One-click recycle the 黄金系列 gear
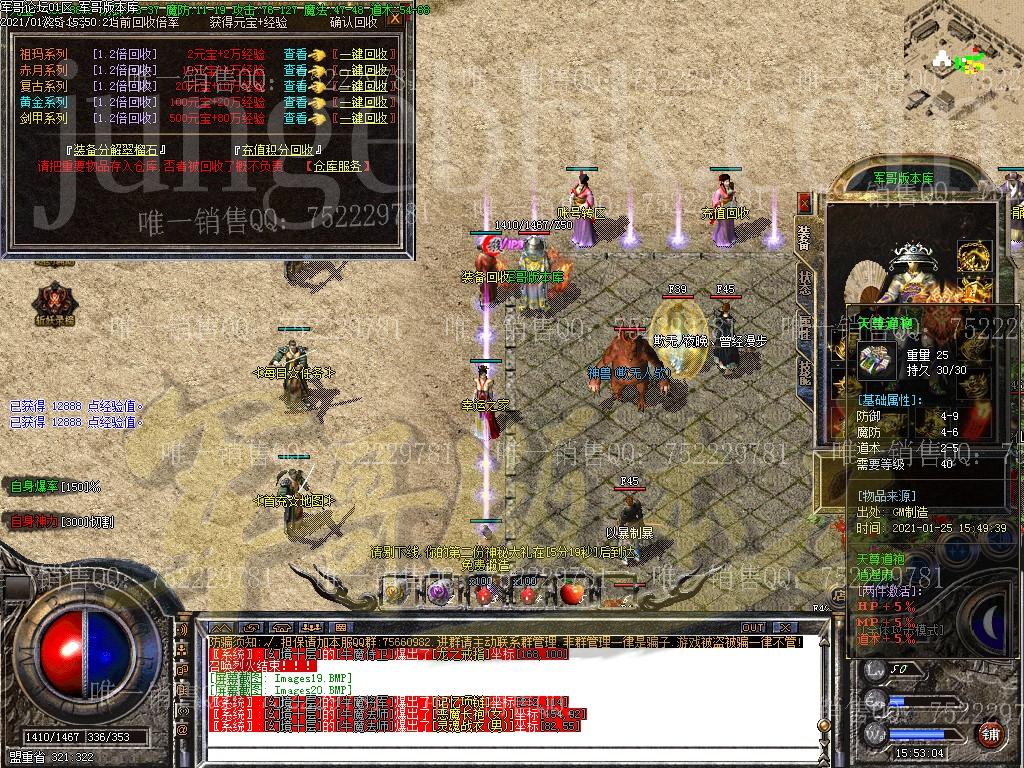The width and height of the screenshot is (1024, 768). pyautogui.click(x=361, y=102)
